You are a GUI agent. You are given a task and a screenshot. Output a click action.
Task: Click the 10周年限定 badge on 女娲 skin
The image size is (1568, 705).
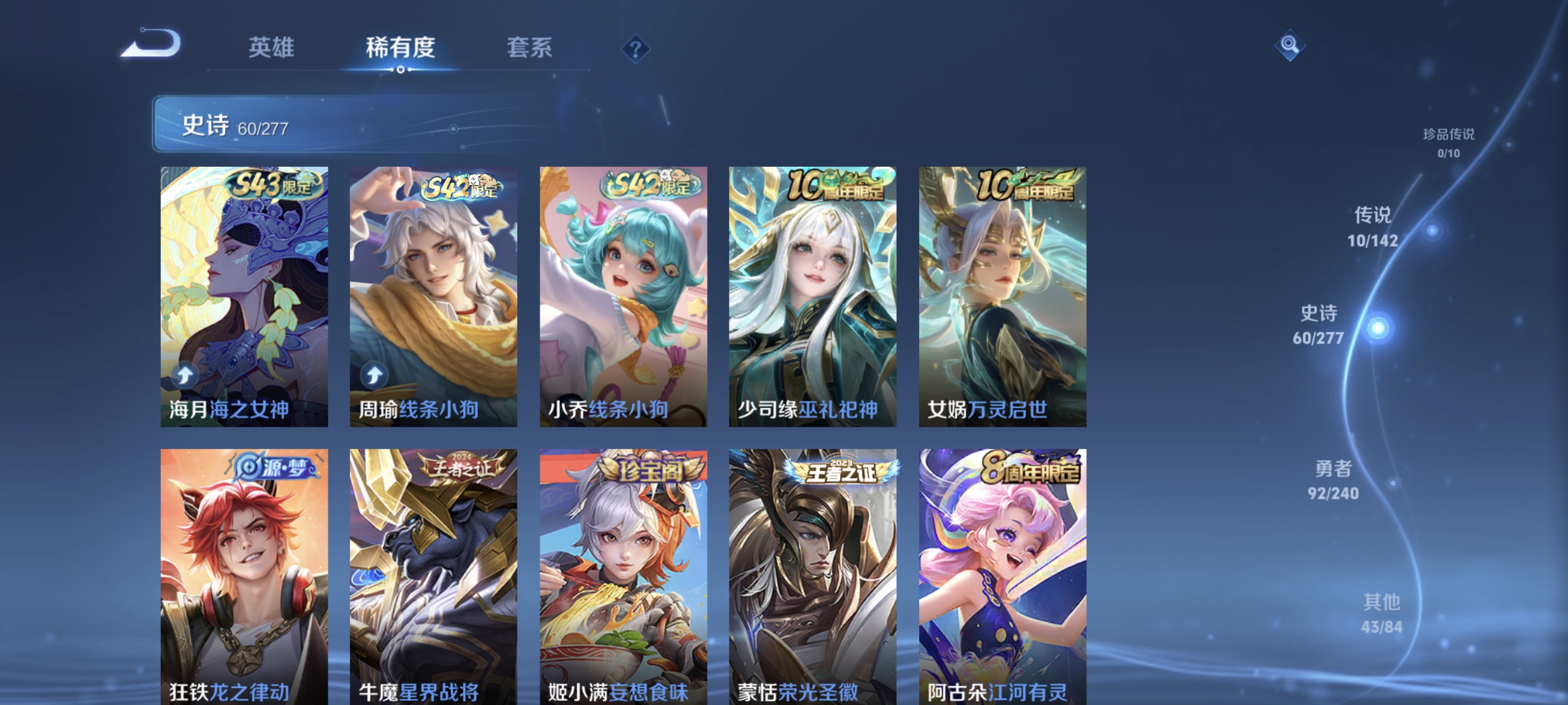tap(1022, 185)
